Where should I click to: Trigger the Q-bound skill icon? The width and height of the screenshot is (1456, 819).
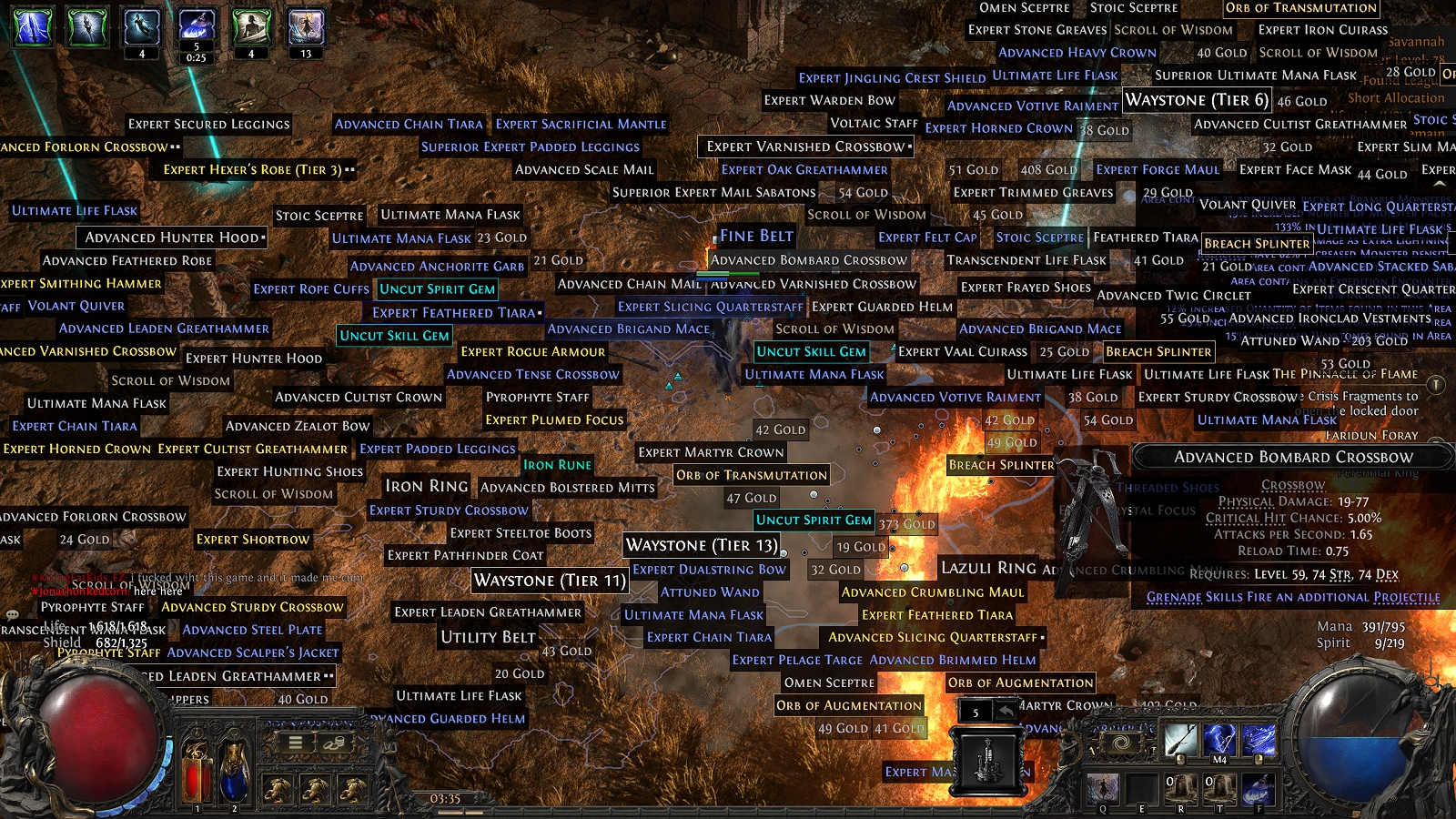[x=1103, y=788]
